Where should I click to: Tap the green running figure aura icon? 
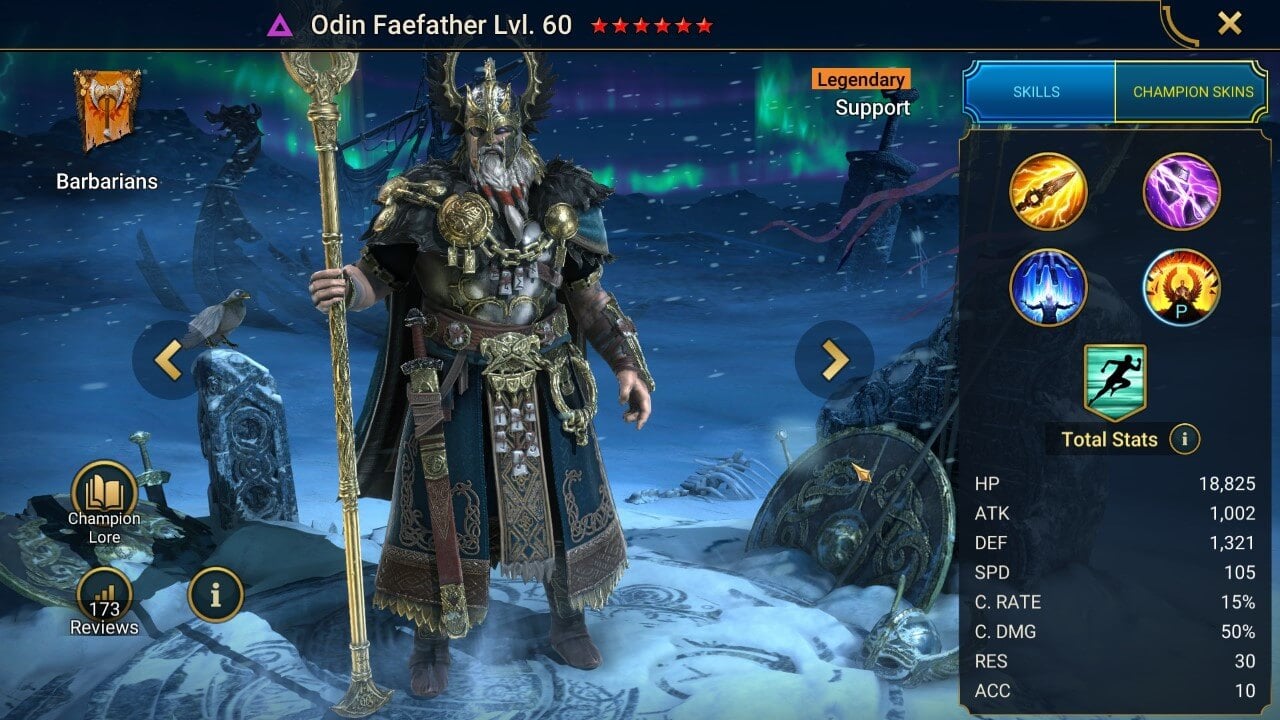click(x=1114, y=382)
